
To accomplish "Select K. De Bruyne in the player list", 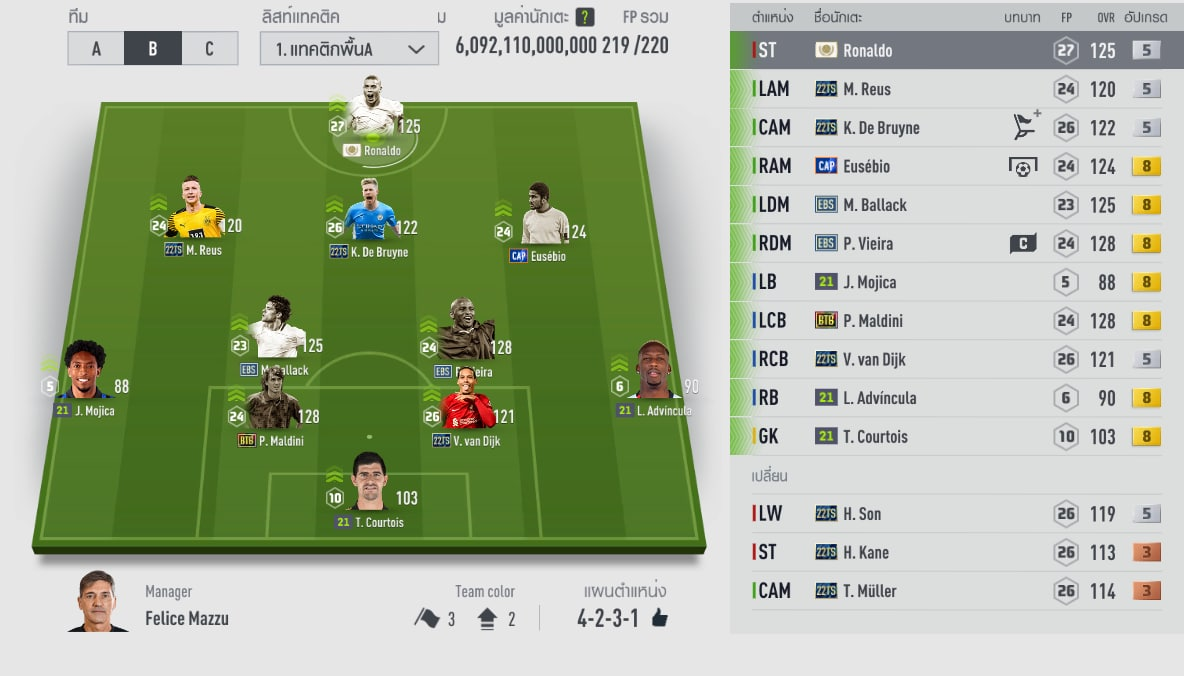I will (955, 128).
